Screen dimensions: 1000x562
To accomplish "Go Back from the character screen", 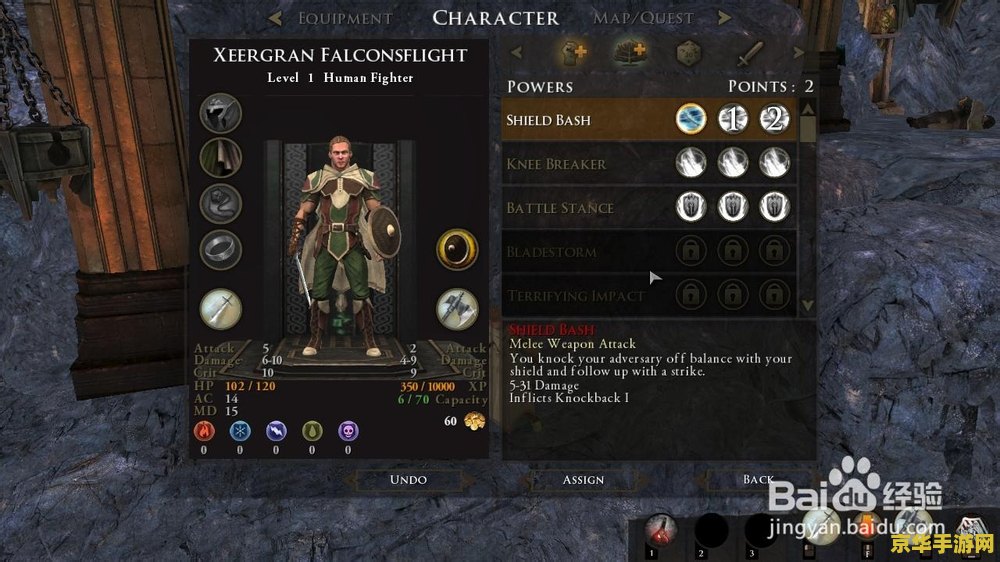I will (758, 479).
